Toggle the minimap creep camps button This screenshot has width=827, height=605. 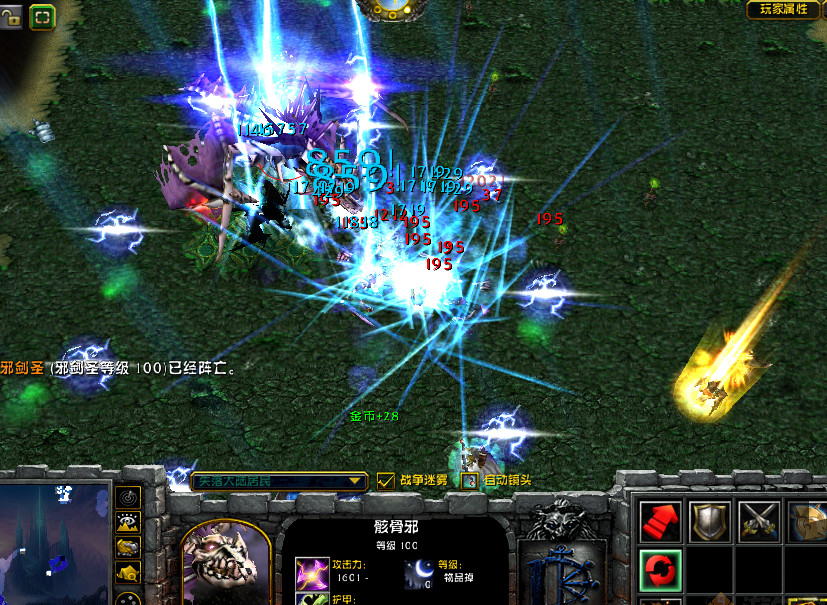127,572
